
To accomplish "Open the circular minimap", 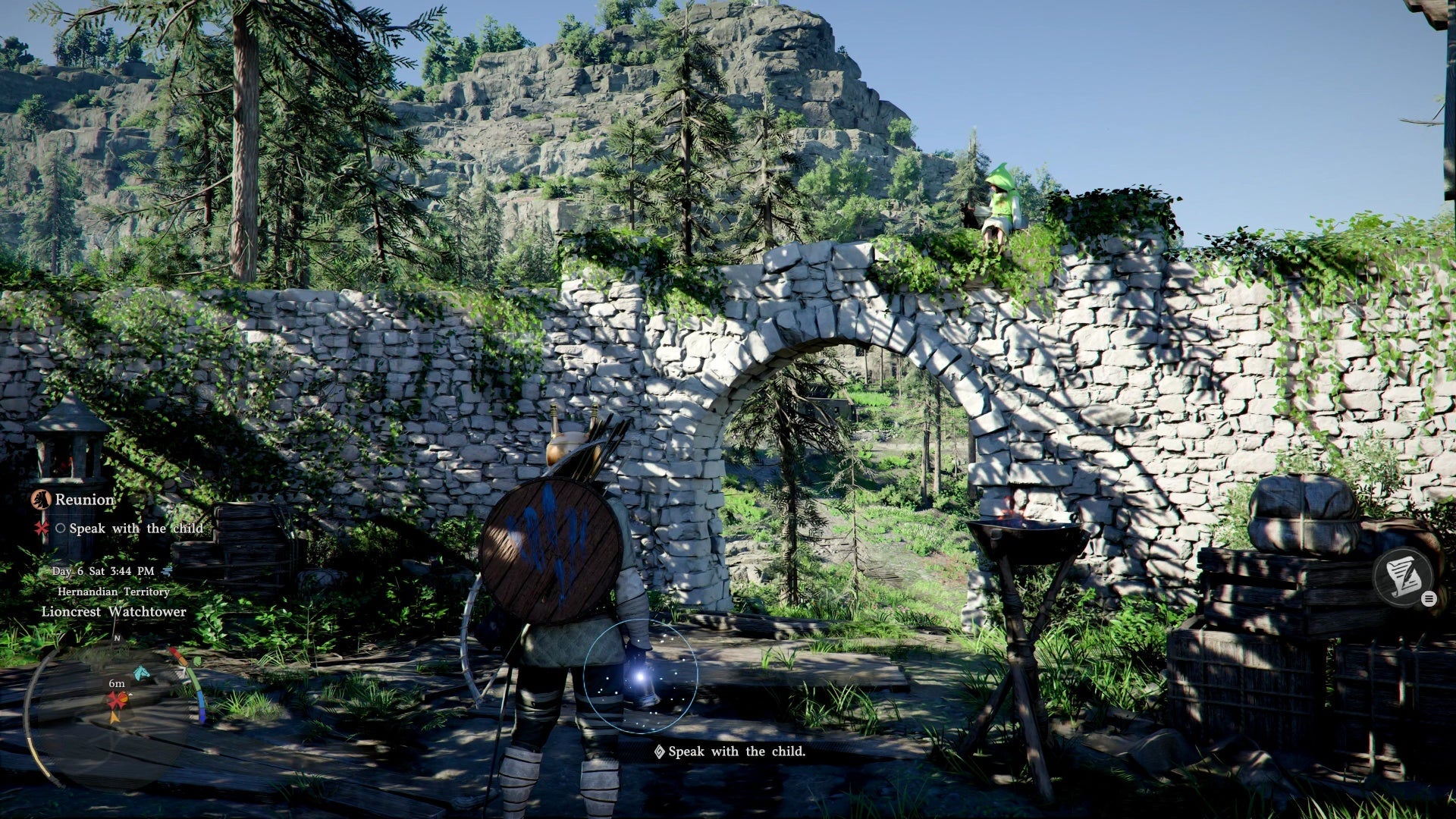I will click(114, 709).
